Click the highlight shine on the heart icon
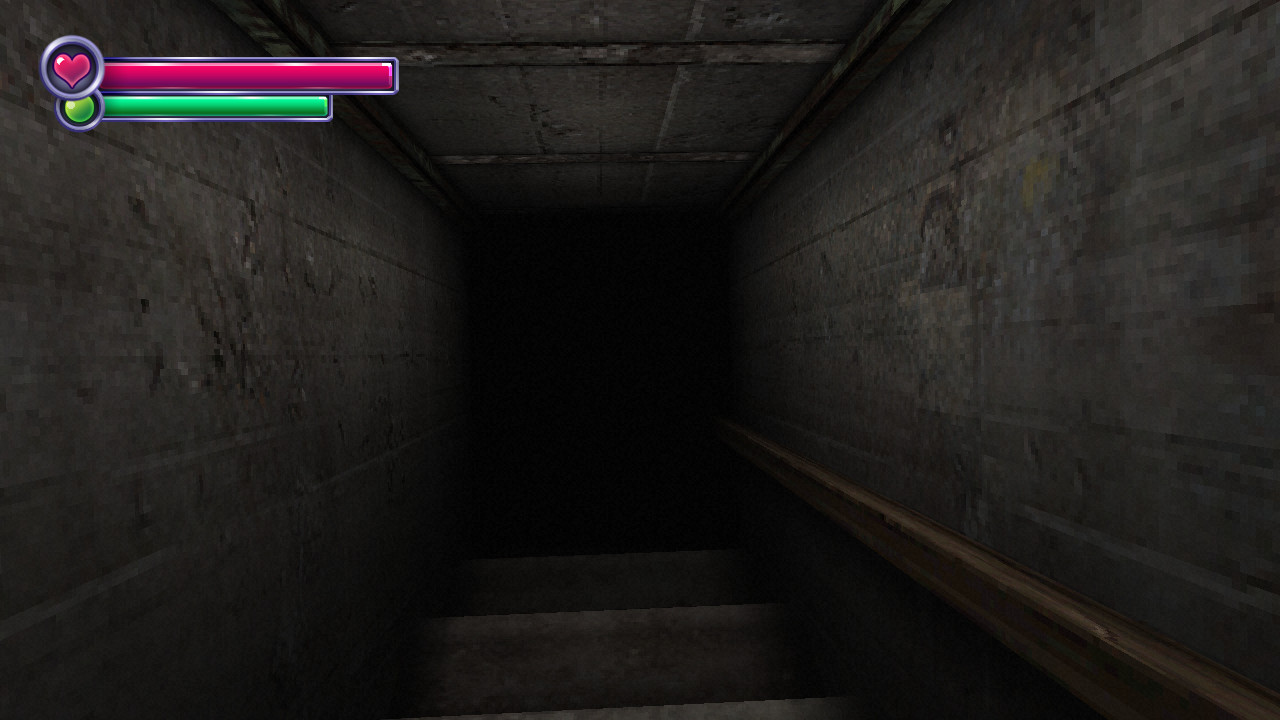The width and height of the screenshot is (1280, 720). click(x=61, y=60)
